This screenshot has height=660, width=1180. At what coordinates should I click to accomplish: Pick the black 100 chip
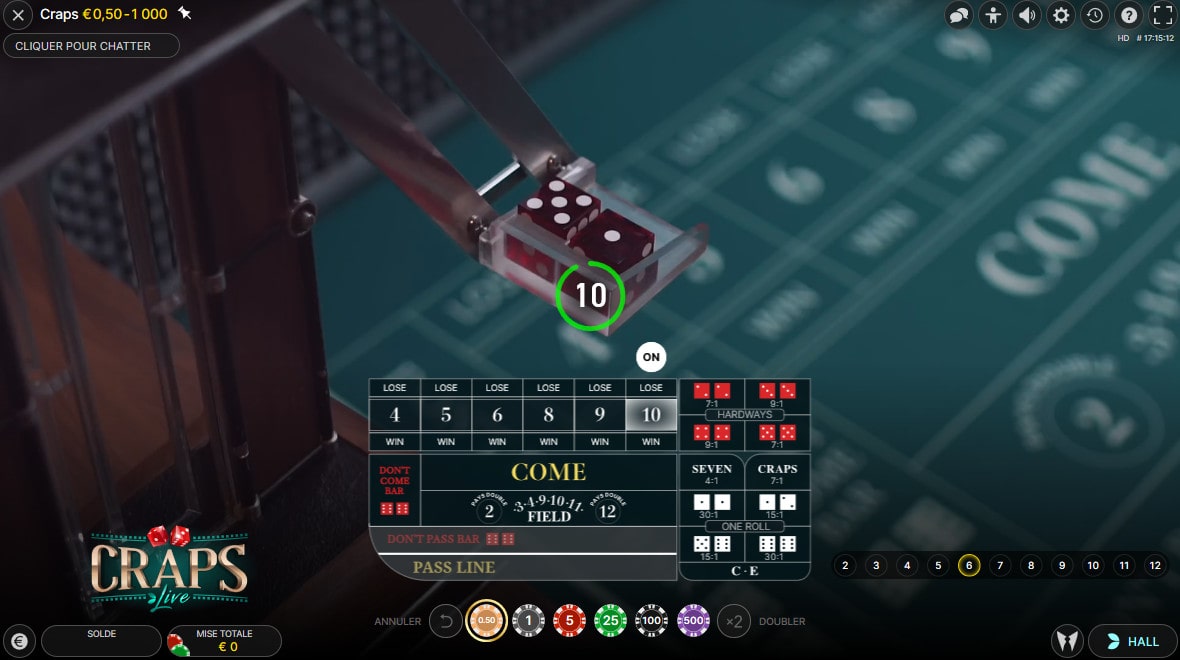pyautogui.click(x=652, y=621)
